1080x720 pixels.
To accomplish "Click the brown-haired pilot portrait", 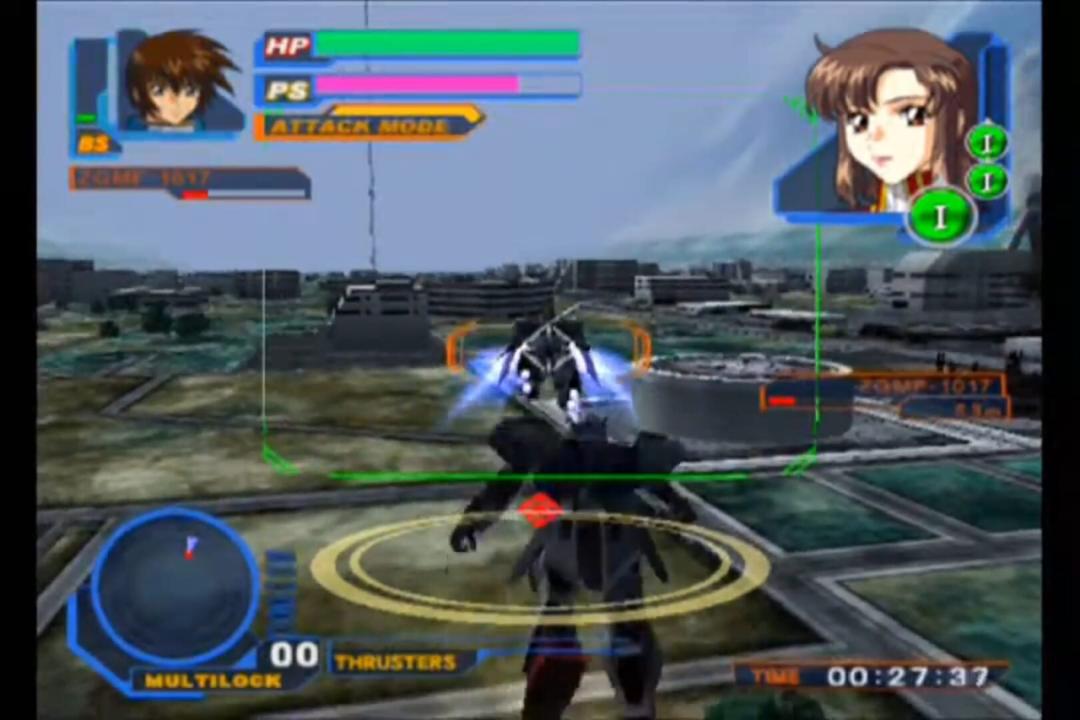I will 182,82.
